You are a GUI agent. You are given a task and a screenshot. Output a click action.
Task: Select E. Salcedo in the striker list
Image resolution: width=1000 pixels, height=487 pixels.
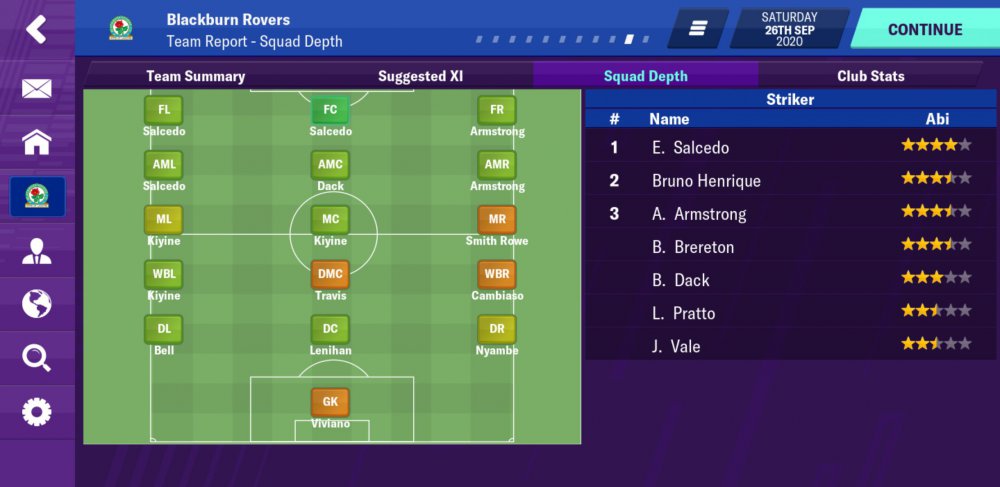tap(690, 147)
